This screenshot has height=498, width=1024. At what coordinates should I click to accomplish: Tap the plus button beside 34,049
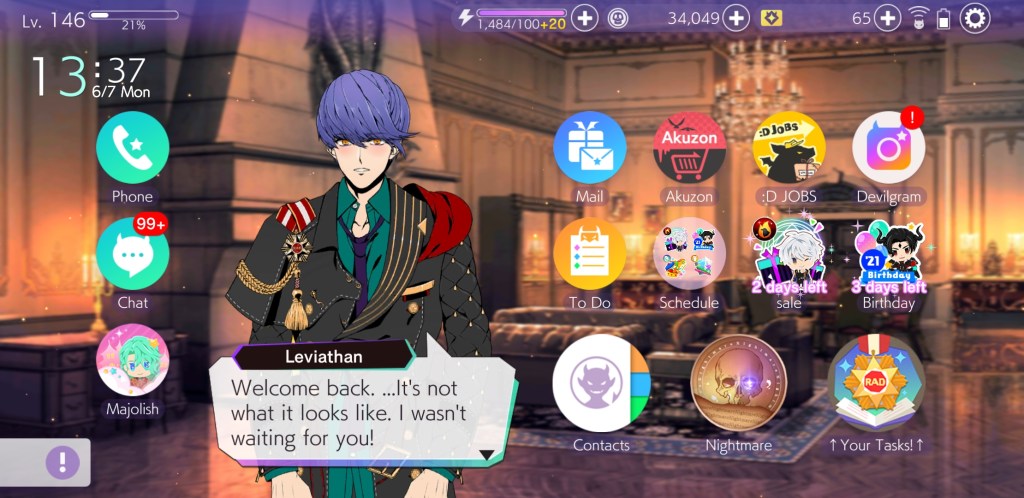[x=737, y=18]
